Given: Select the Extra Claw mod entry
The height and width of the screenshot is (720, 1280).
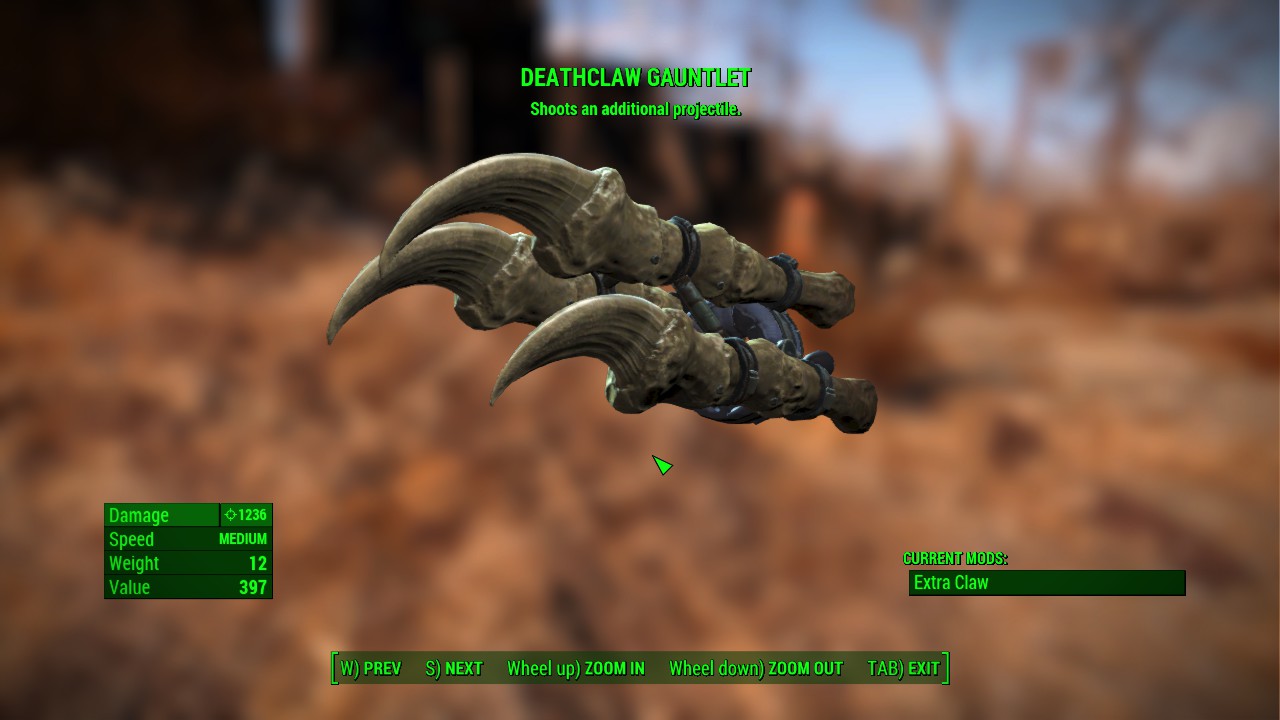Looking at the screenshot, I should pos(1046,583).
